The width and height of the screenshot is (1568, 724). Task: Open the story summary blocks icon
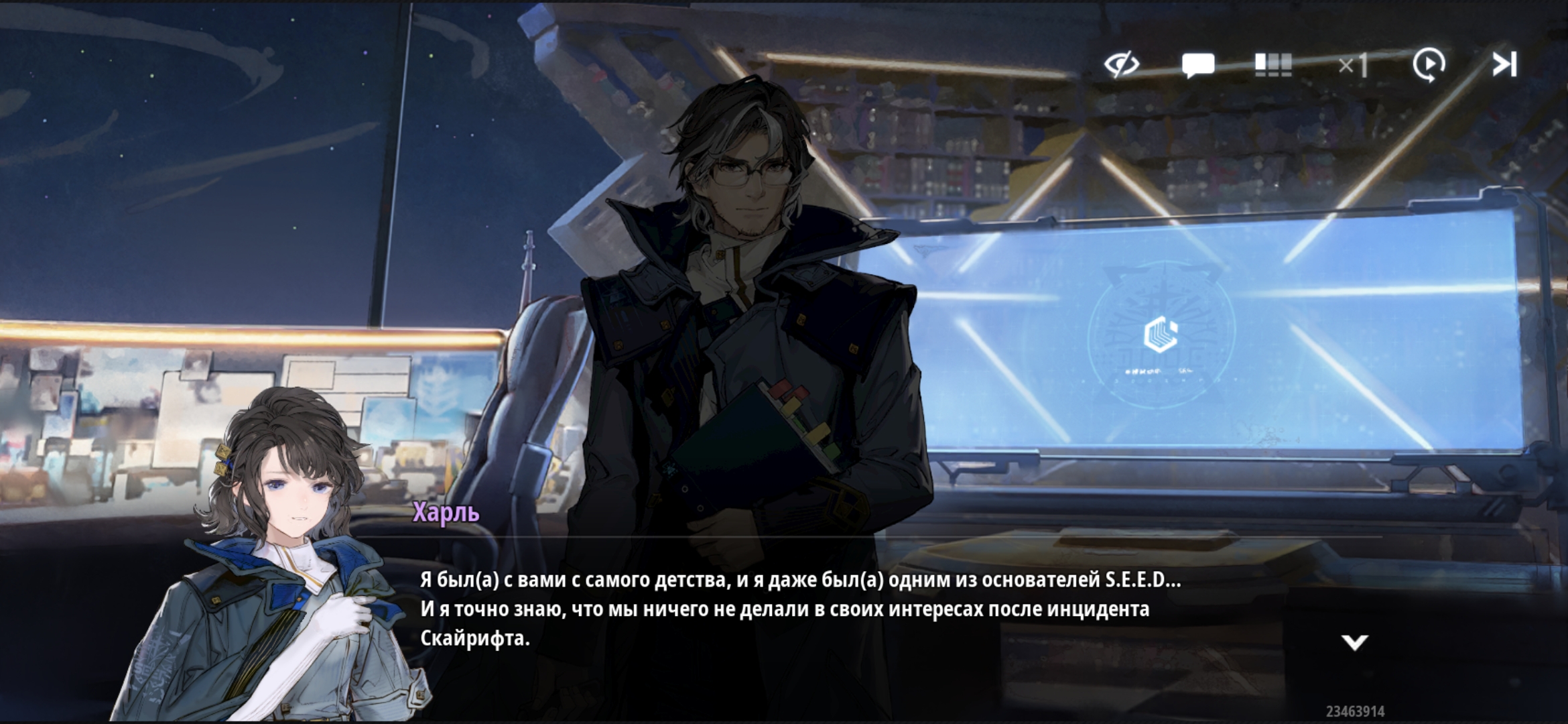[x=1272, y=65]
